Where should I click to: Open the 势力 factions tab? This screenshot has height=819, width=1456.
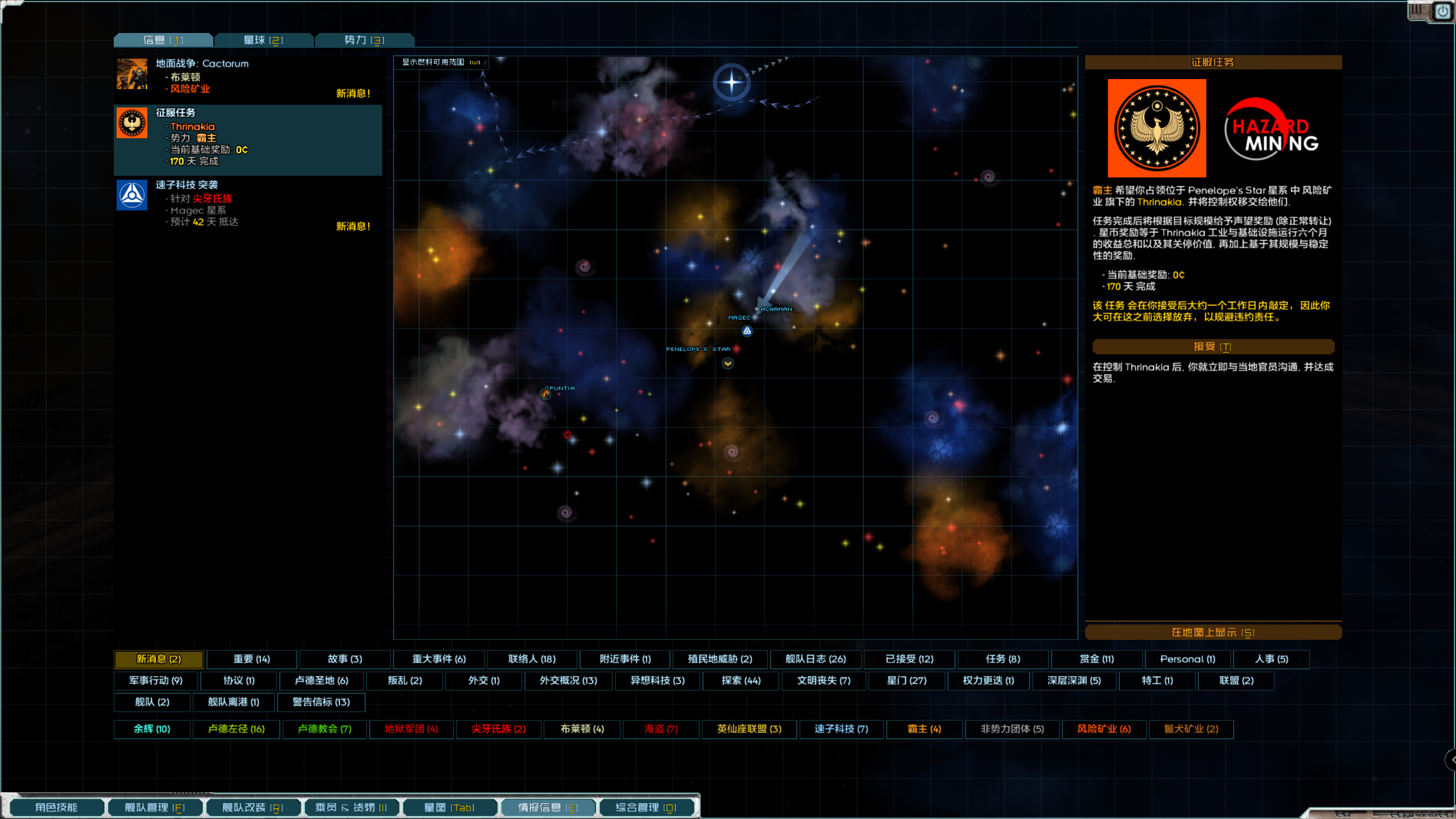tap(364, 40)
